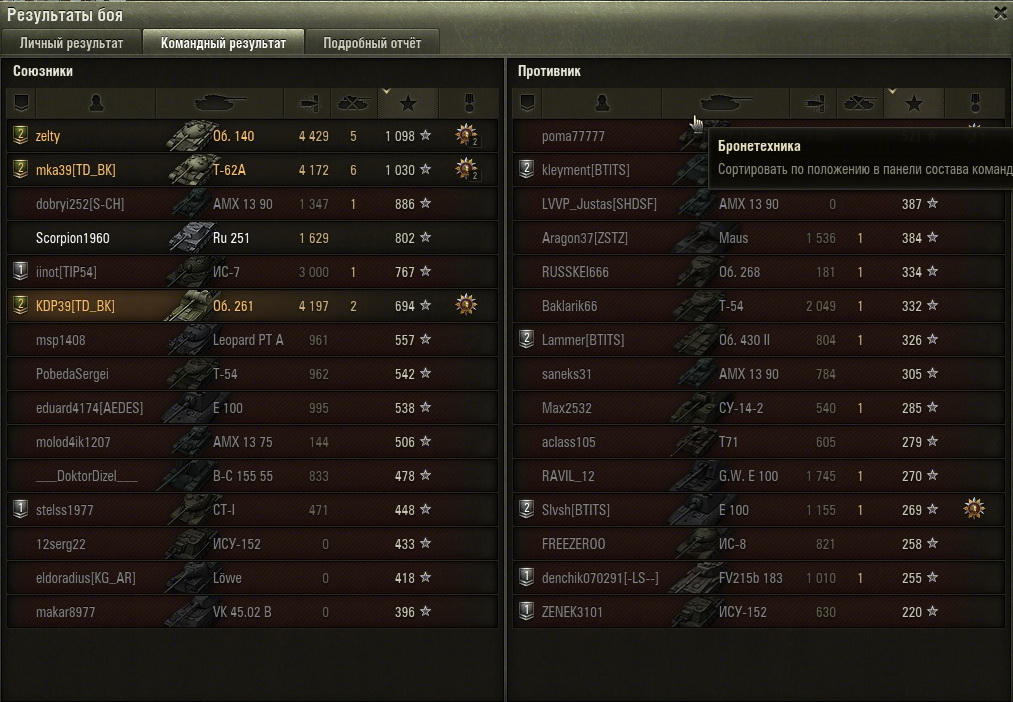Screen dimensions: 1013x702
Task: Sort allies by kills column
Action: click(353, 102)
